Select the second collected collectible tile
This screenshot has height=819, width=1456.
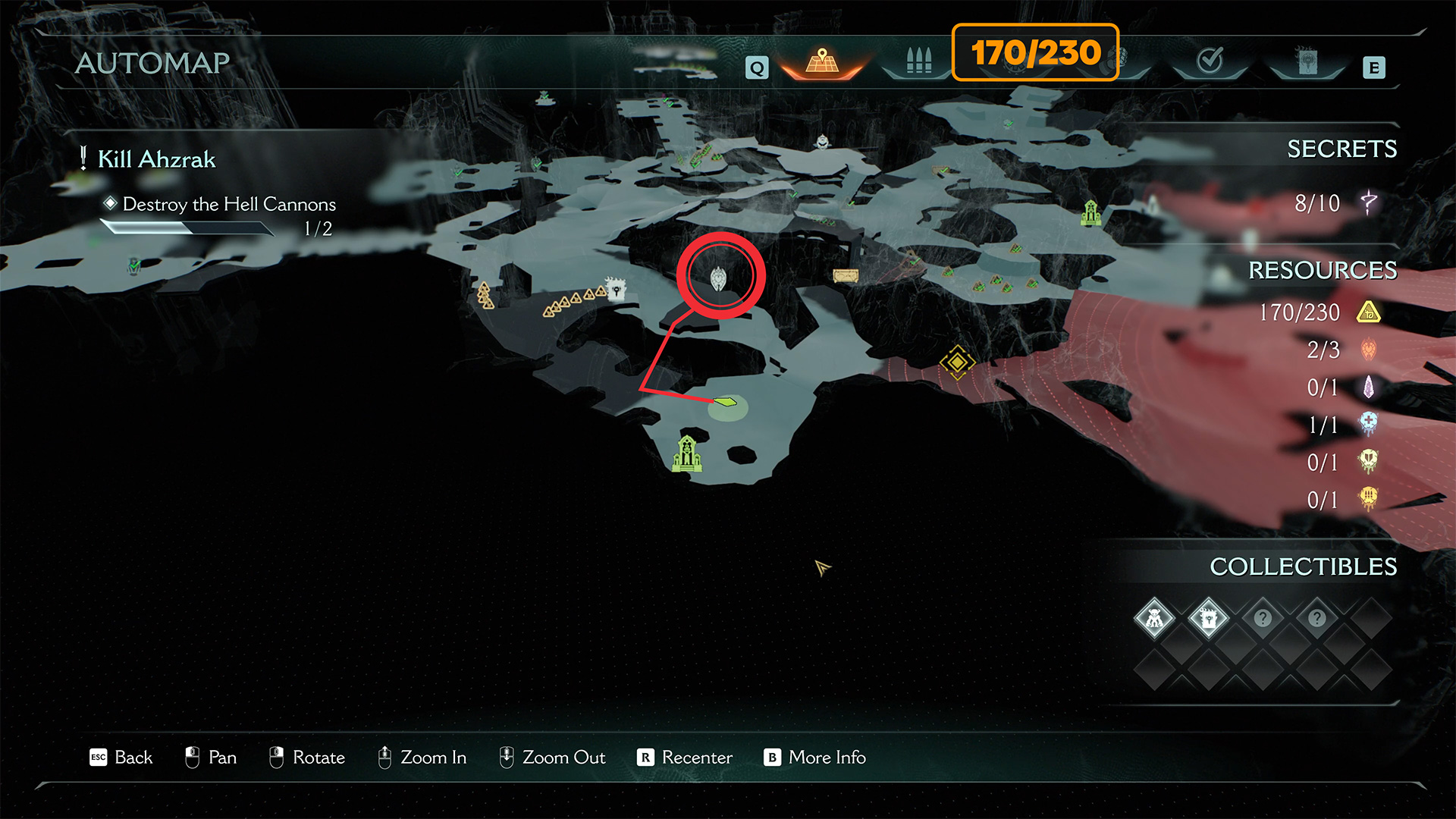click(x=1208, y=619)
